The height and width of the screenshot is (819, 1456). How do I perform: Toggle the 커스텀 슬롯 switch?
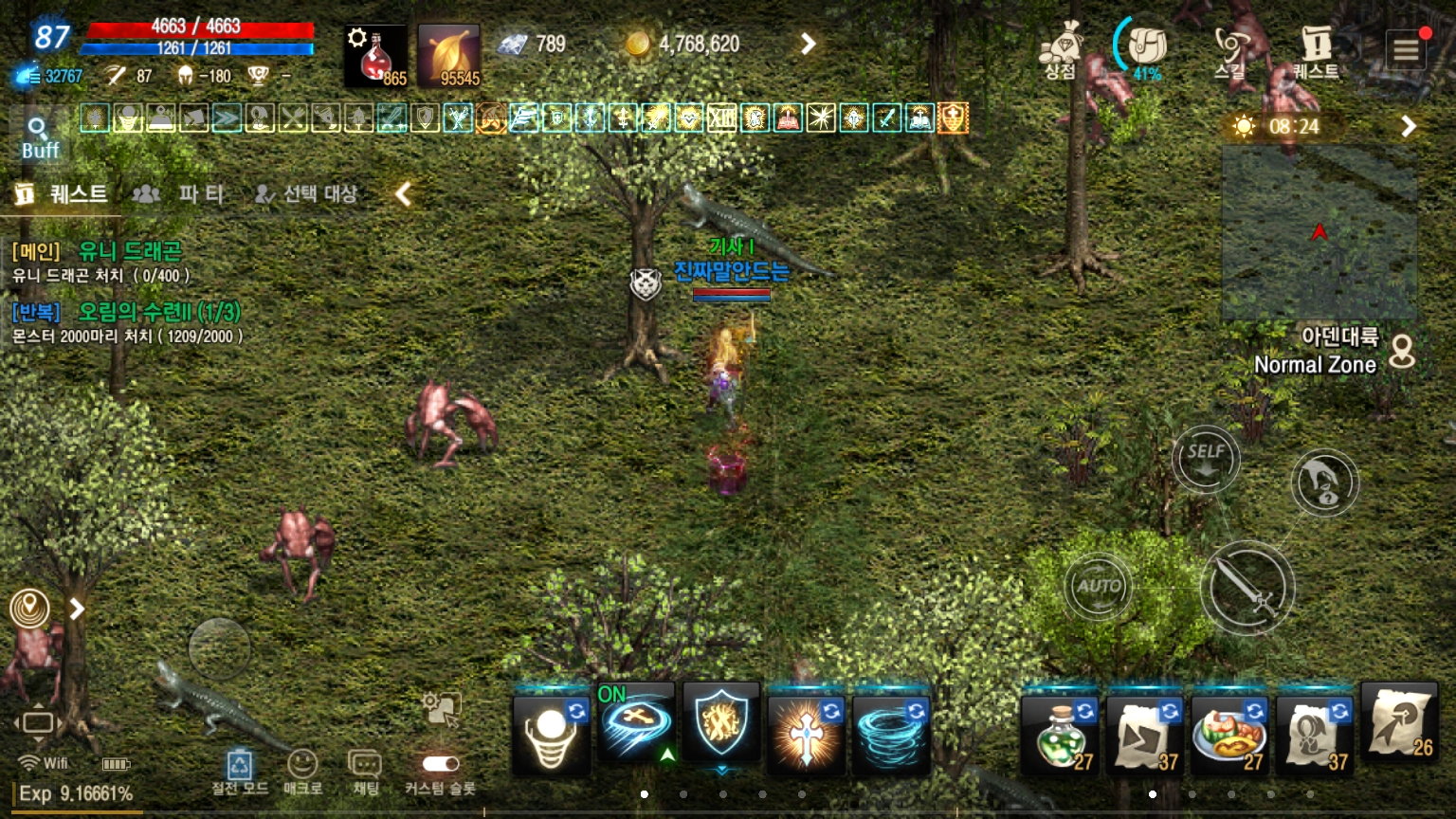click(438, 765)
